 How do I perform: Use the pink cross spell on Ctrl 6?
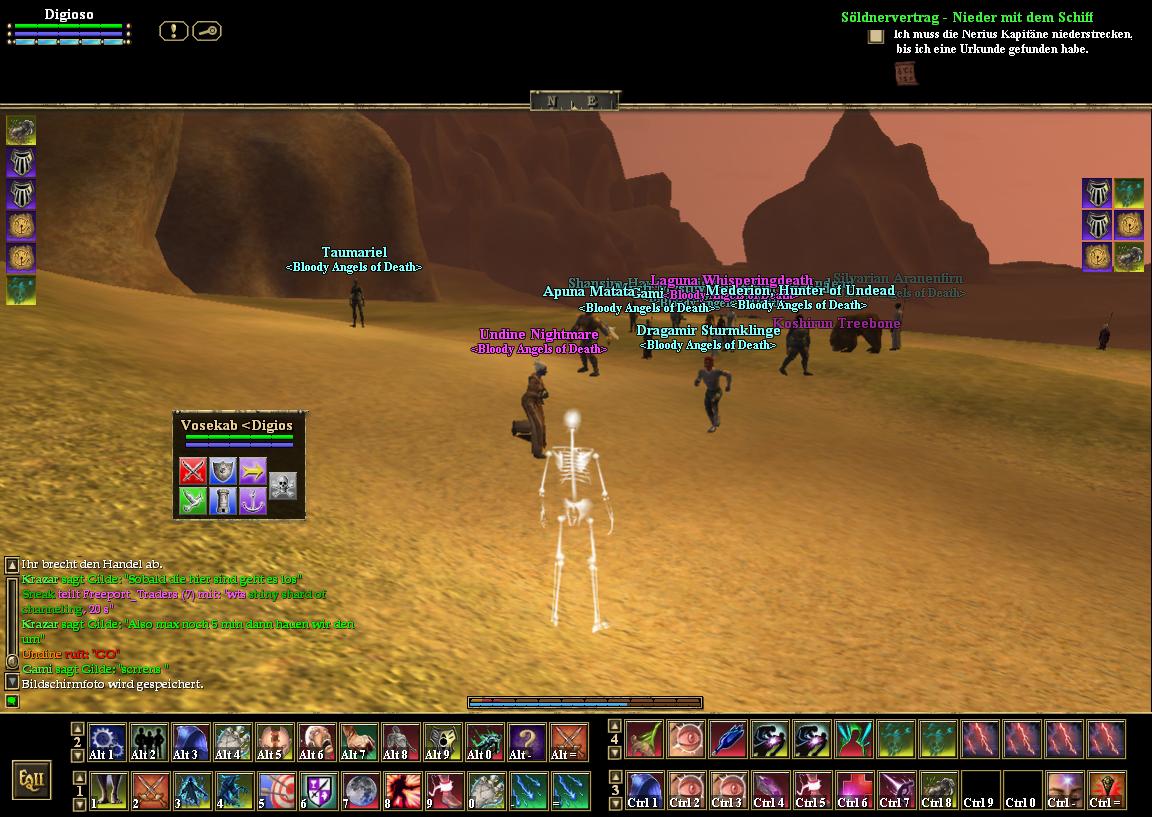[x=853, y=790]
